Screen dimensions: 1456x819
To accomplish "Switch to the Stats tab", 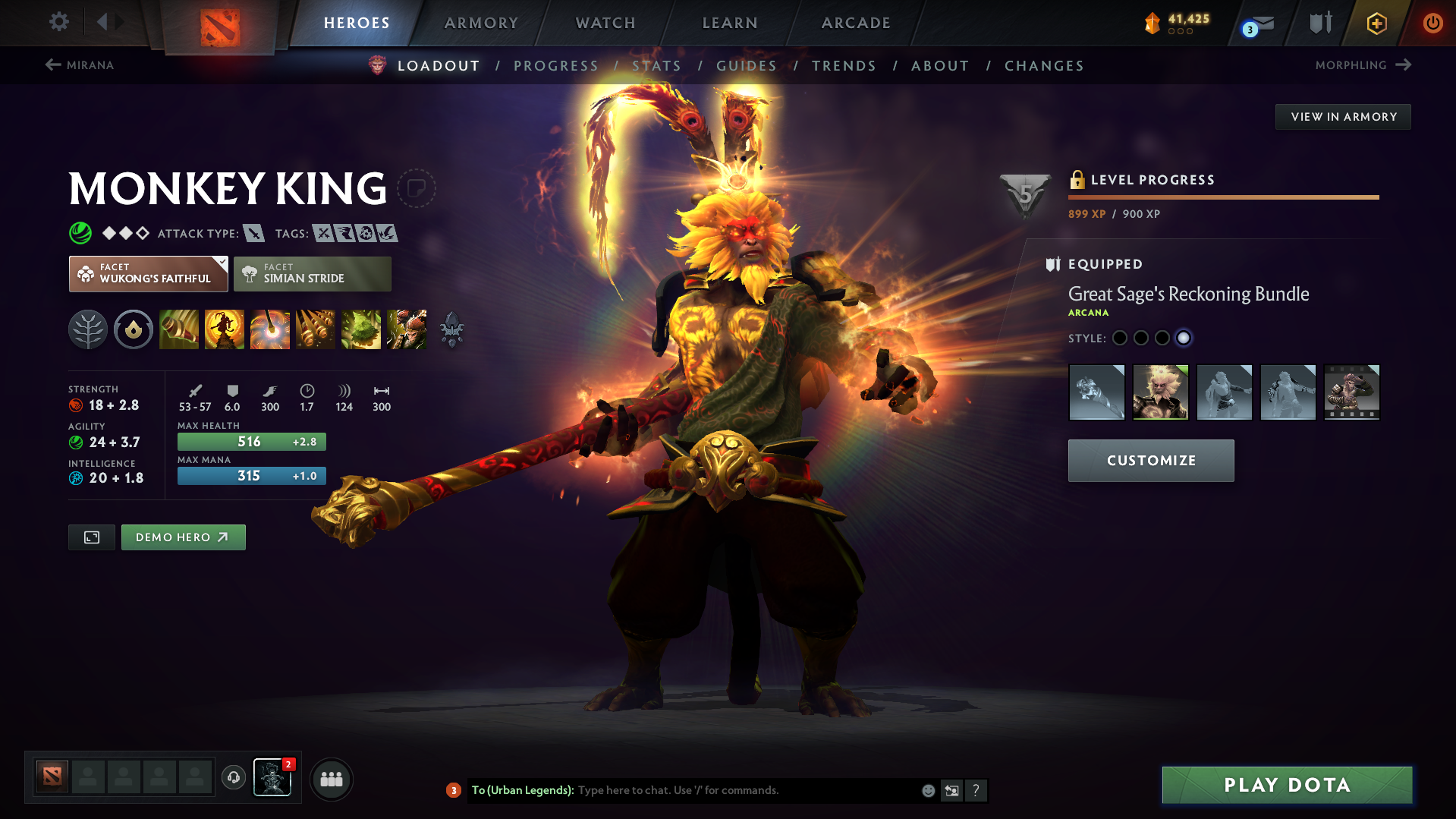I will [657, 66].
